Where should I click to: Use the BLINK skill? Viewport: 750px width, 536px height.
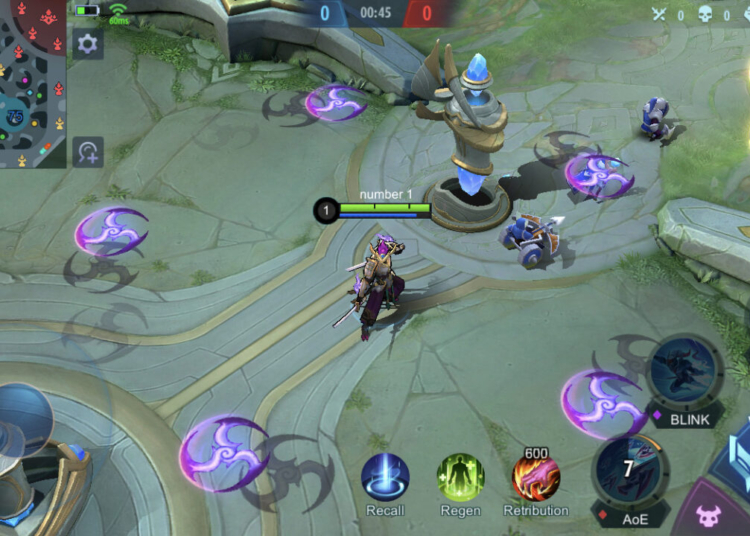tap(686, 372)
